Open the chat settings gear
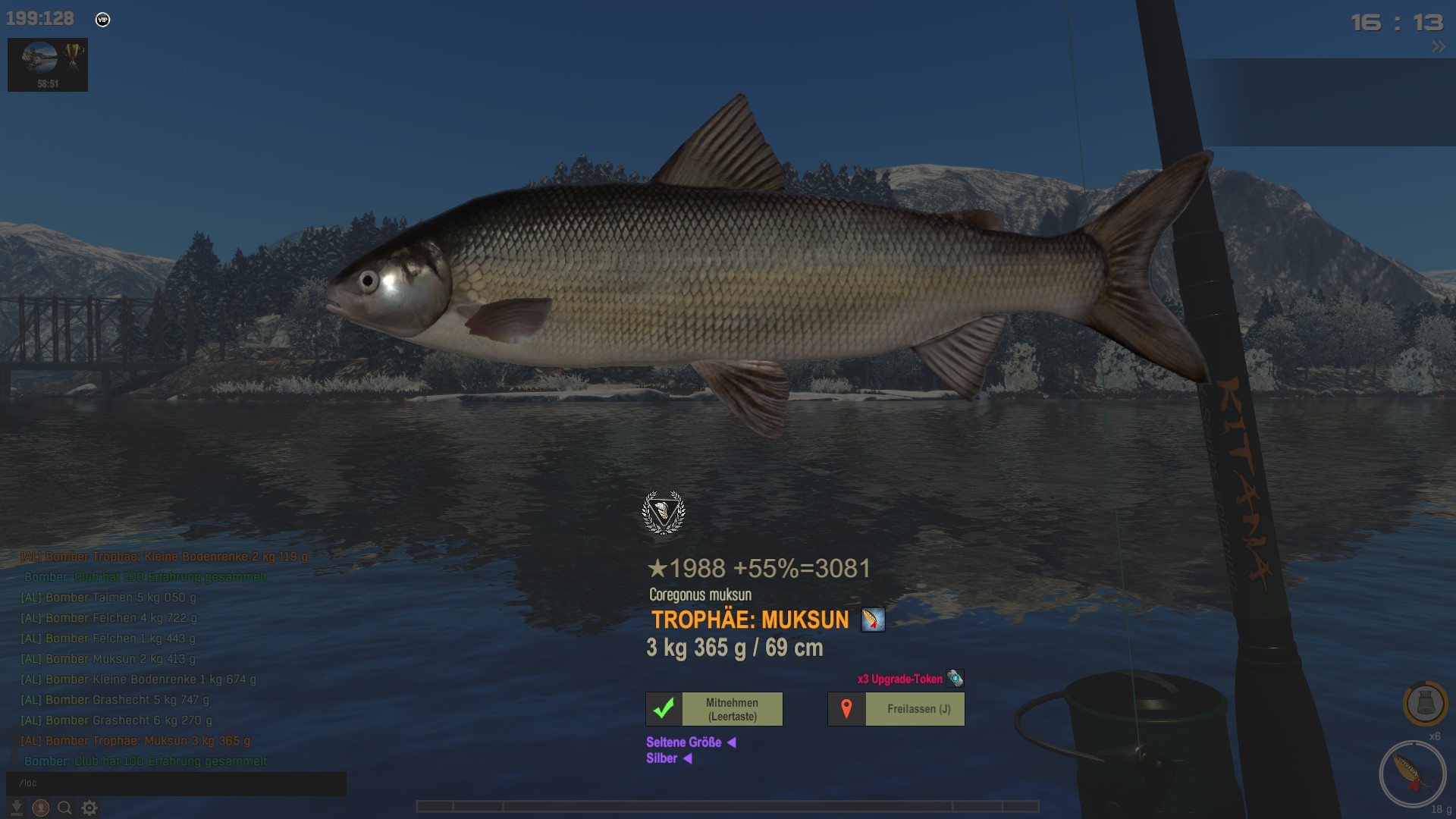The height and width of the screenshot is (819, 1456). [x=89, y=808]
